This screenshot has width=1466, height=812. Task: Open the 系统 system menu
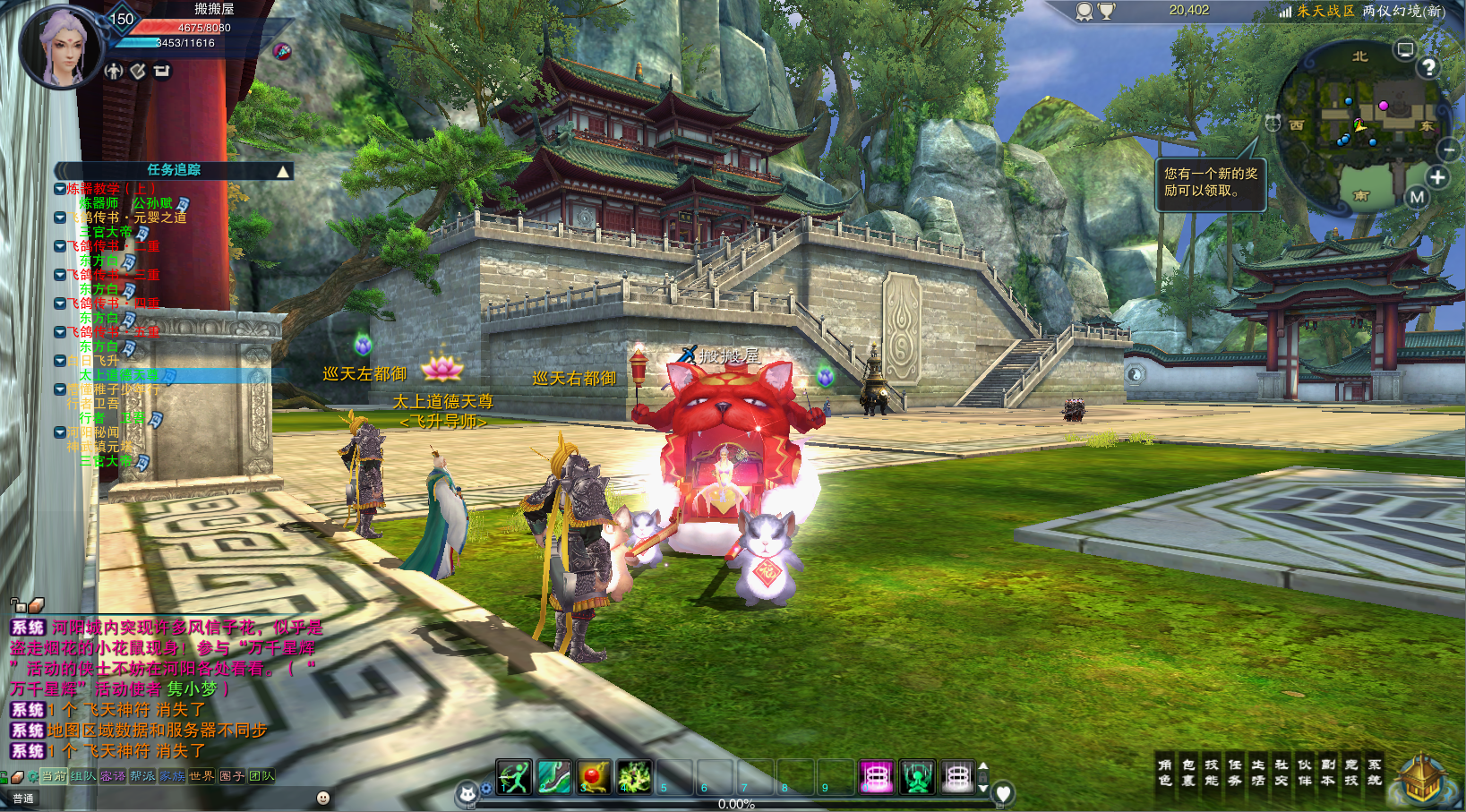(1374, 773)
